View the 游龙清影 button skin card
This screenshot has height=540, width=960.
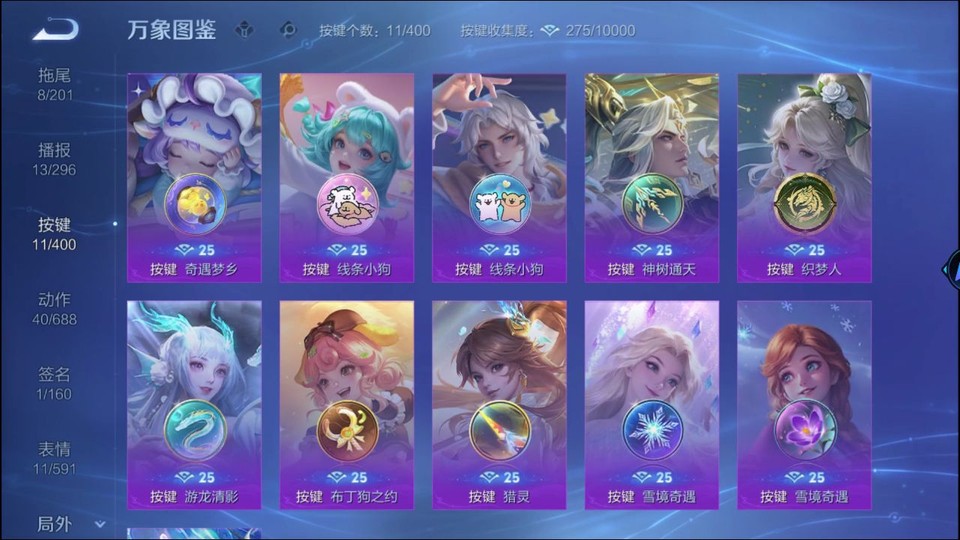194,405
